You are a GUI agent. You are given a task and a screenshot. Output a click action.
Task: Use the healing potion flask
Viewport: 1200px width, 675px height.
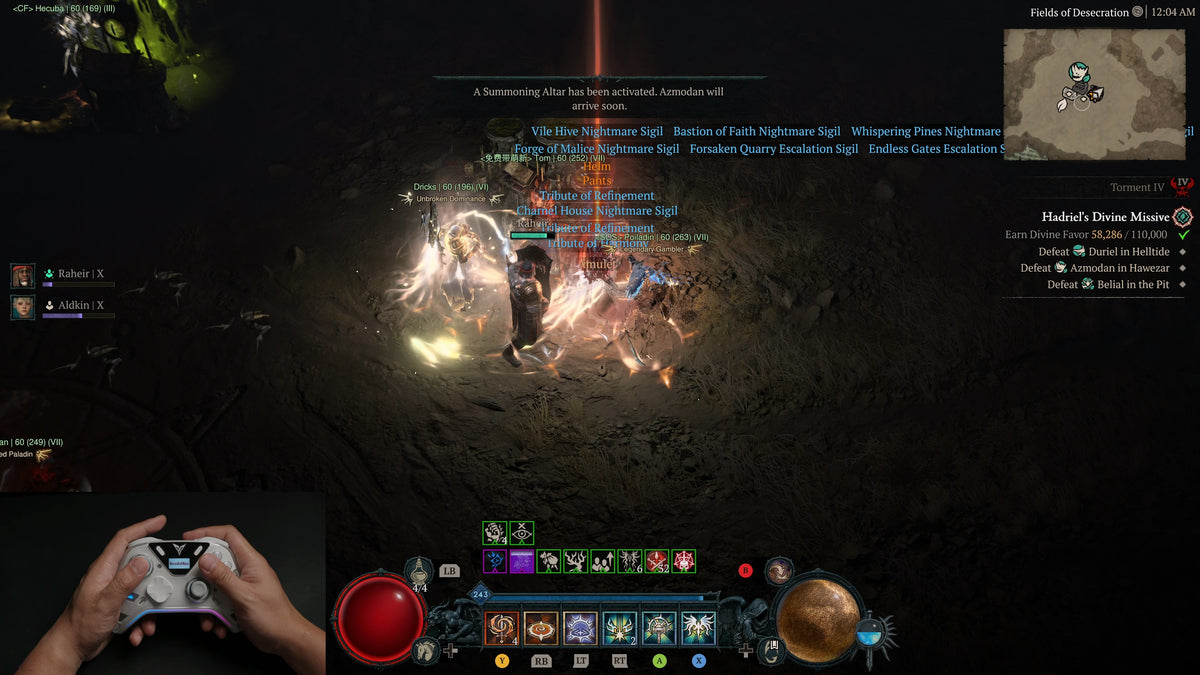click(x=419, y=572)
